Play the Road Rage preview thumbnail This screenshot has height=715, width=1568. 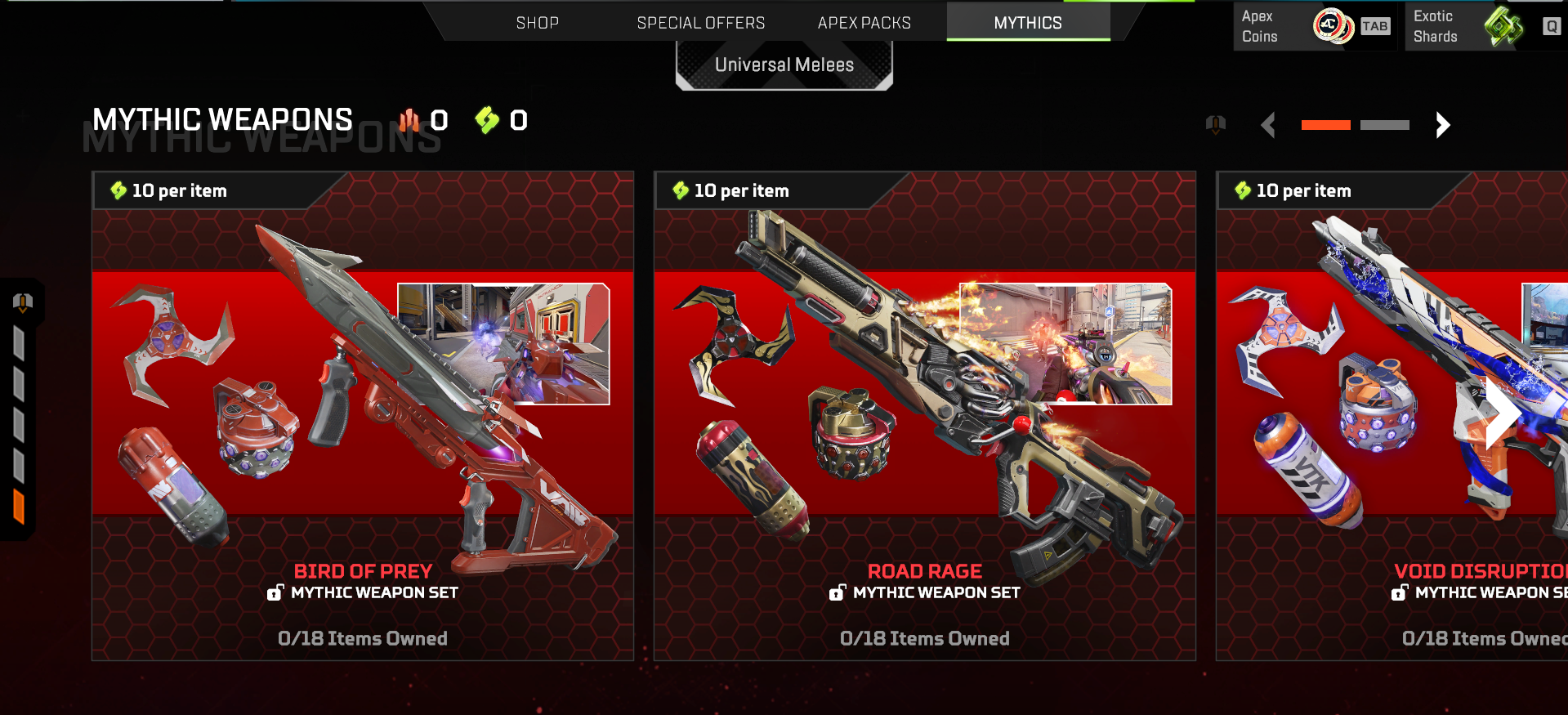click(x=1065, y=344)
